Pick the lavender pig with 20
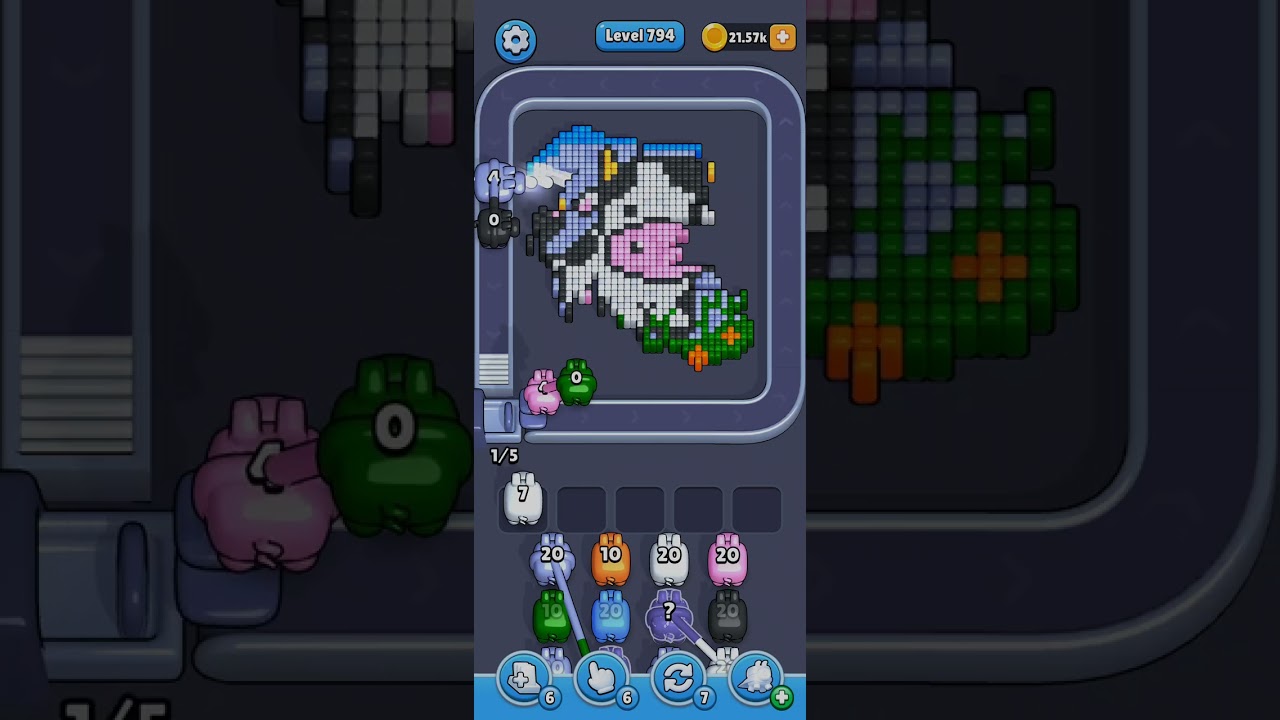The image size is (1280, 720). [x=552, y=562]
